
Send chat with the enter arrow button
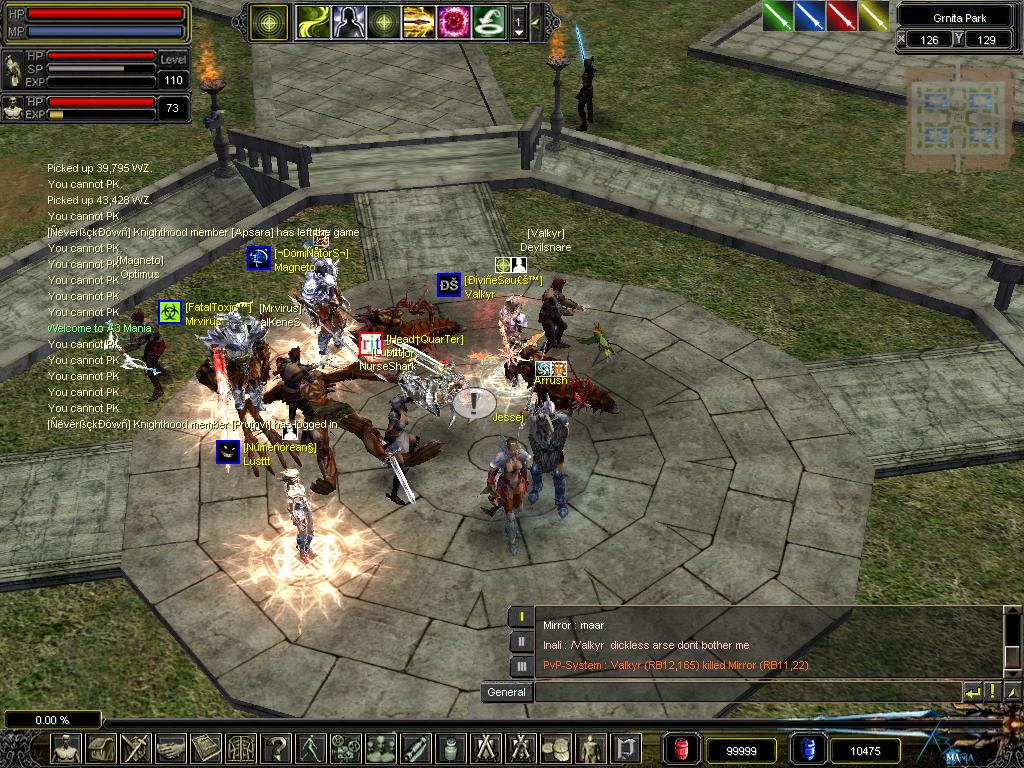click(x=972, y=692)
